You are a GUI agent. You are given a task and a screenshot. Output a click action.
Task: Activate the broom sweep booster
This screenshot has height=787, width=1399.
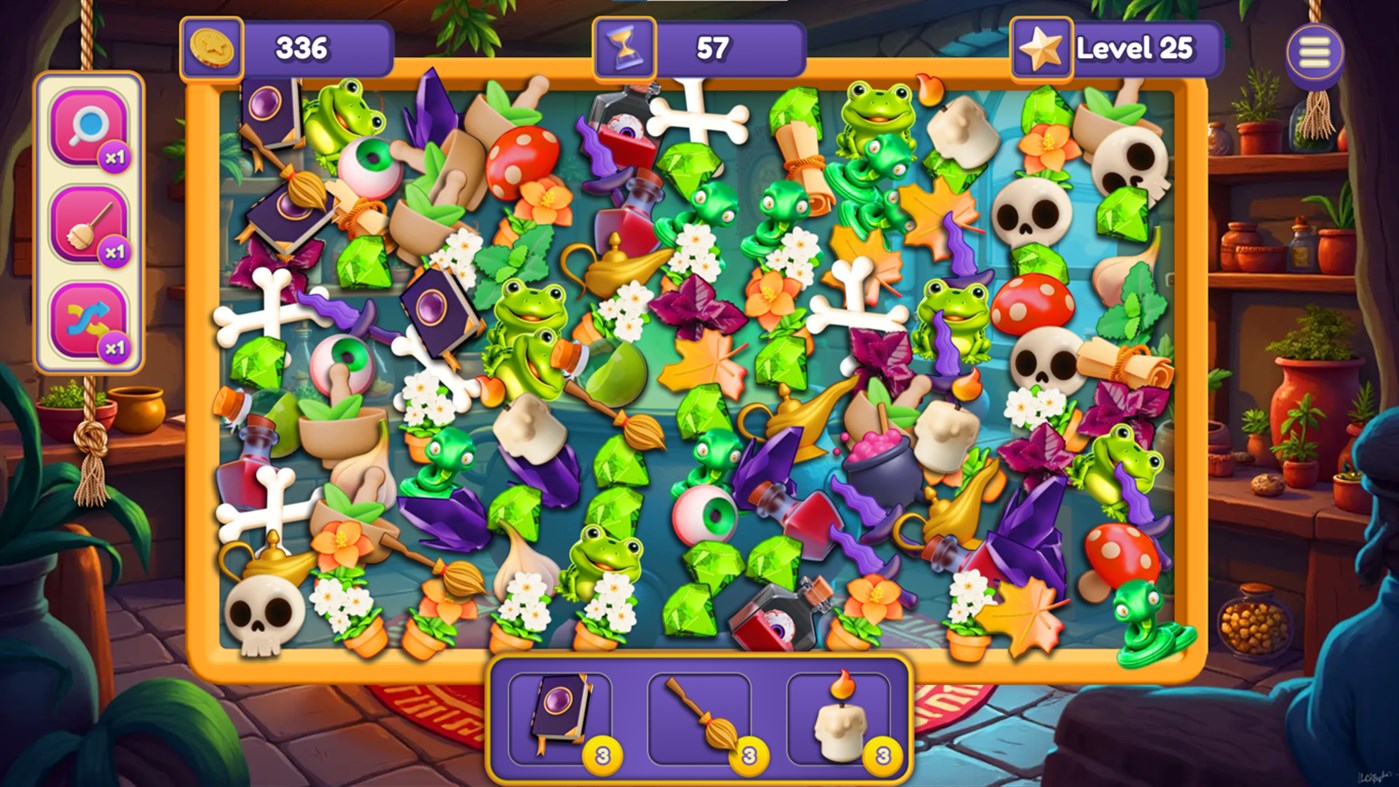click(x=88, y=225)
